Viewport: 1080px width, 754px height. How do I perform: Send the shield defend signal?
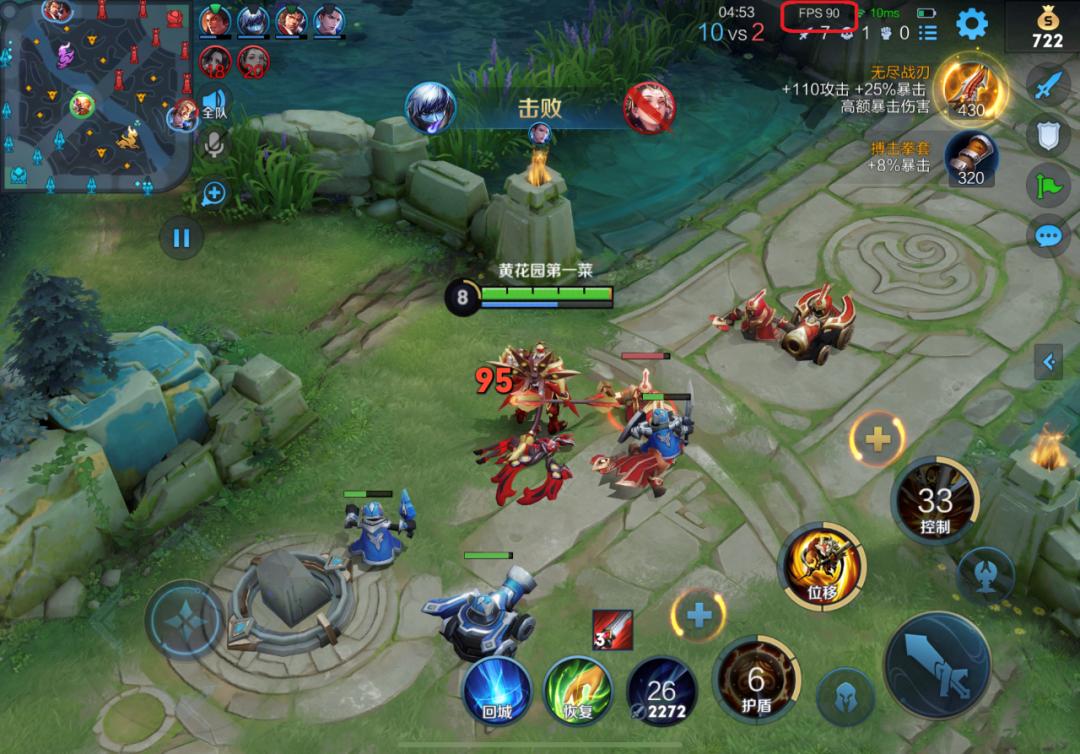[x=1047, y=135]
